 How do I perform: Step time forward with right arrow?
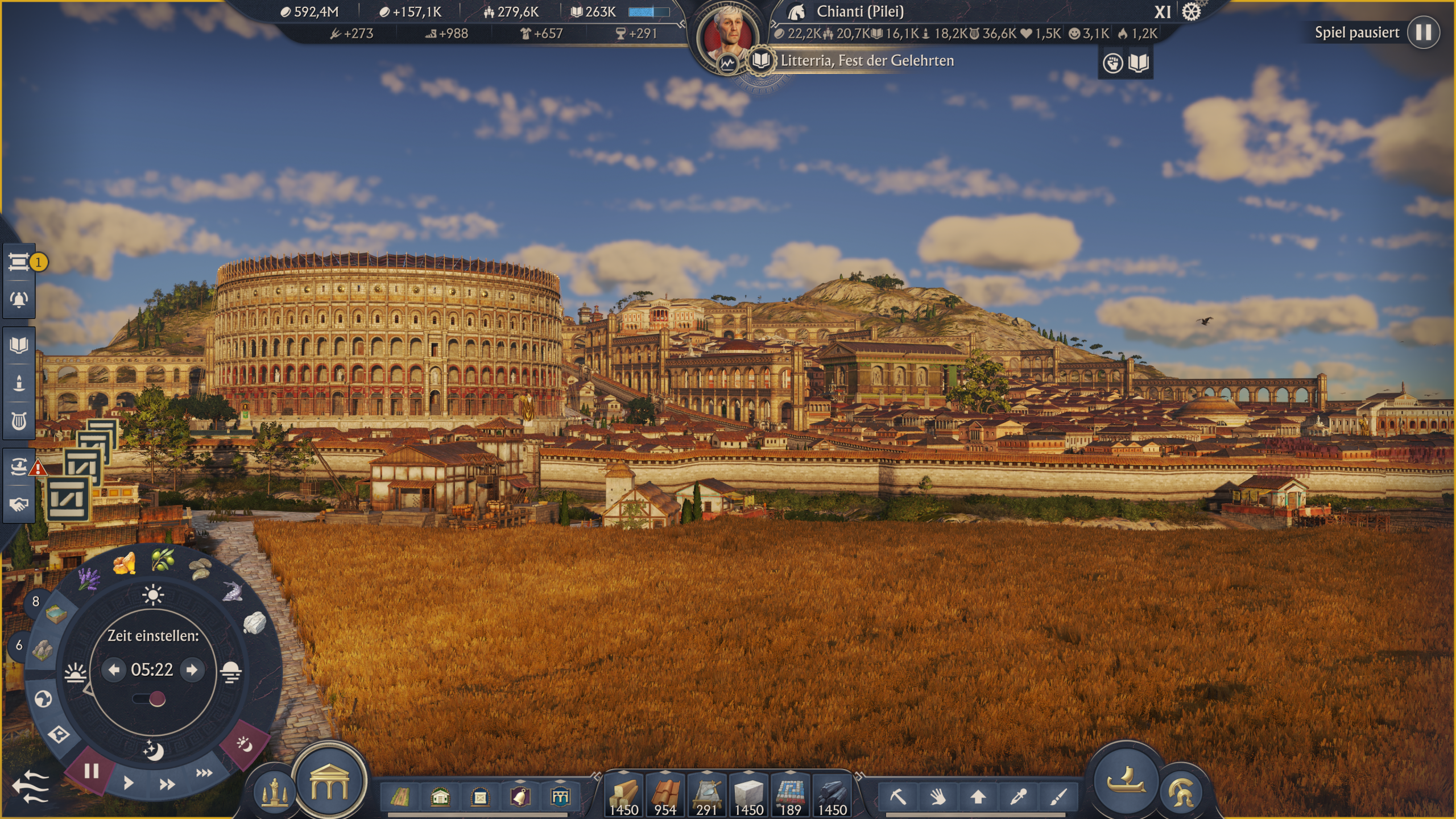click(x=192, y=670)
